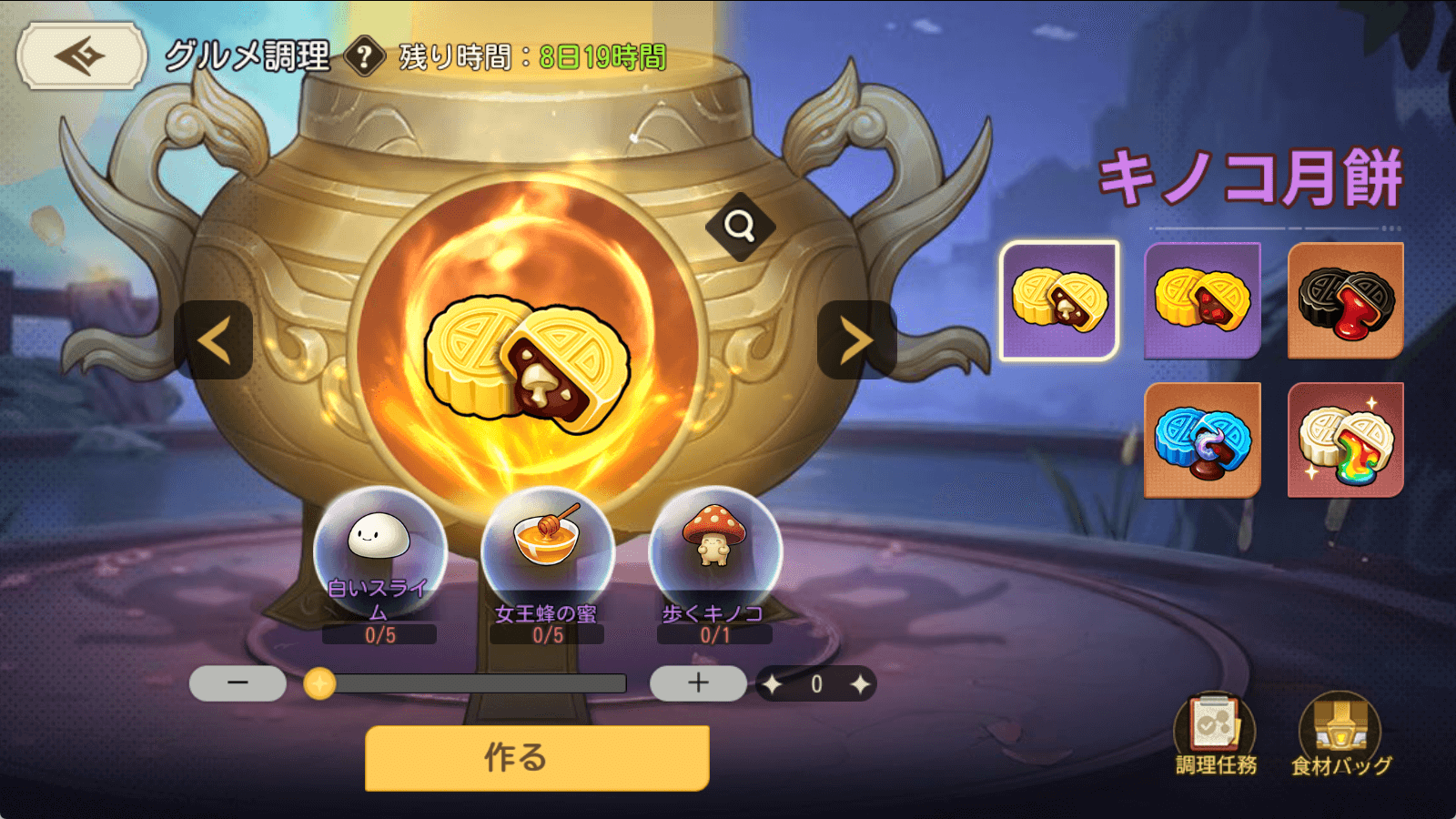The height and width of the screenshot is (819, 1456).
Task: Open the question mark help info
Action: 364,56
